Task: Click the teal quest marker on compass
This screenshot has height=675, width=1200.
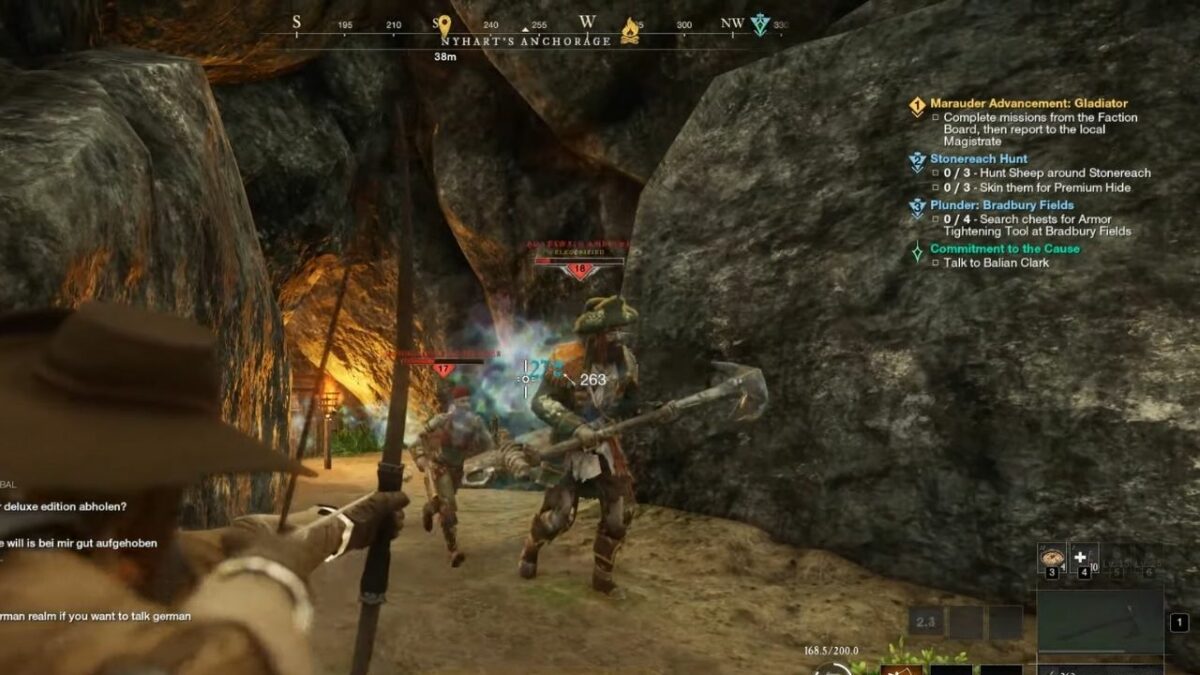Action: click(x=760, y=25)
